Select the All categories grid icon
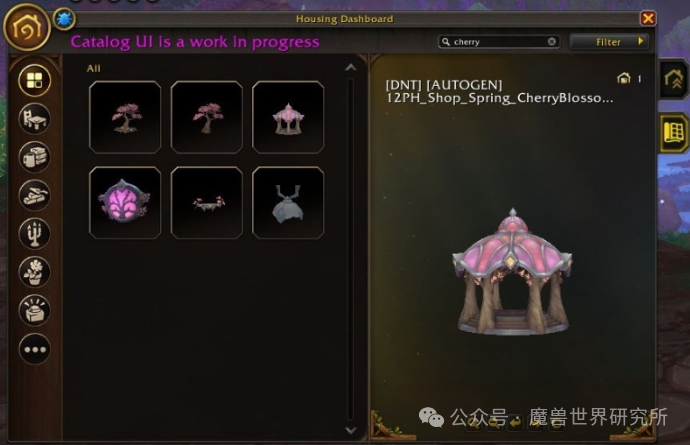This screenshot has width=690, height=445. [34, 80]
